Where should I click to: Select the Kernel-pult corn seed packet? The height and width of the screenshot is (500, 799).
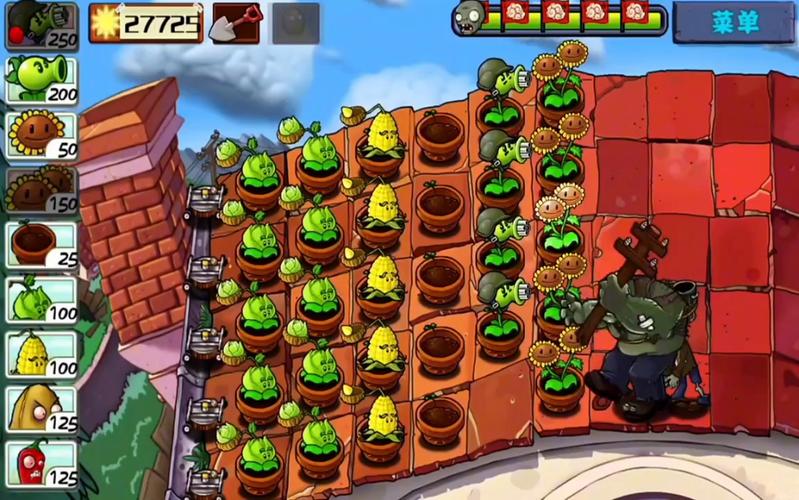pos(42,354)
